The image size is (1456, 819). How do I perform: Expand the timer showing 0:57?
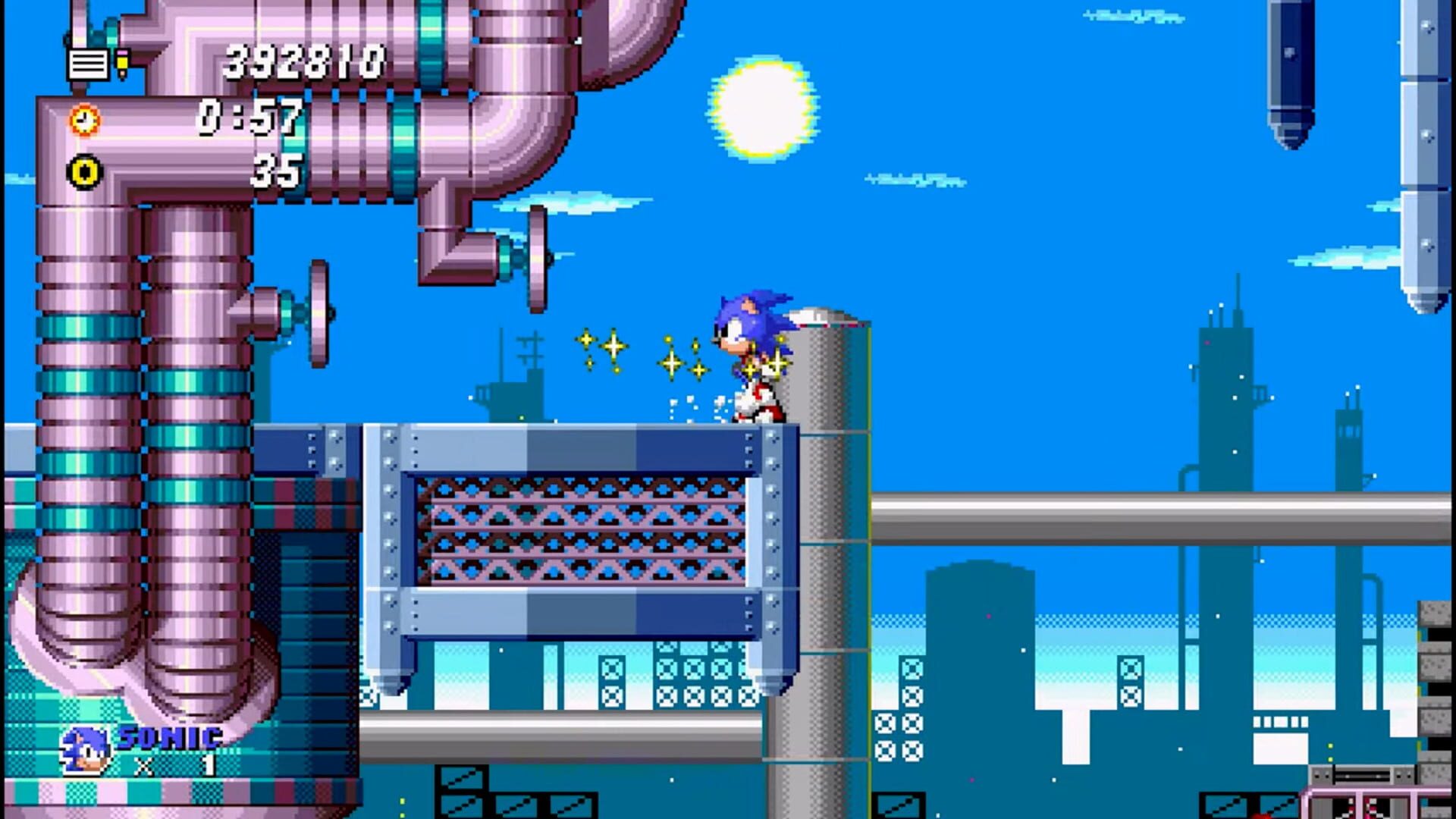point(250,118)
